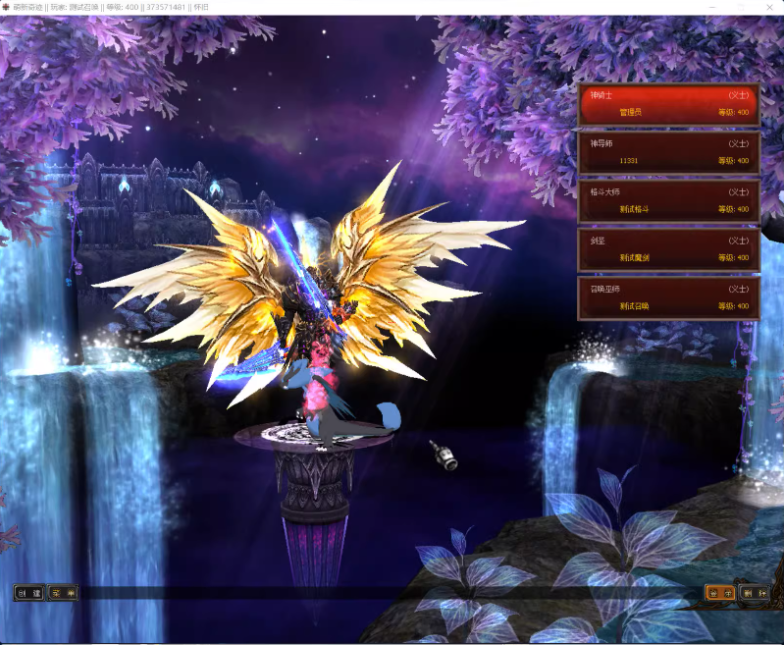This screenshot has height=645, width=784.
Task: Click the orange highlighted button
Action: (720, 593)
